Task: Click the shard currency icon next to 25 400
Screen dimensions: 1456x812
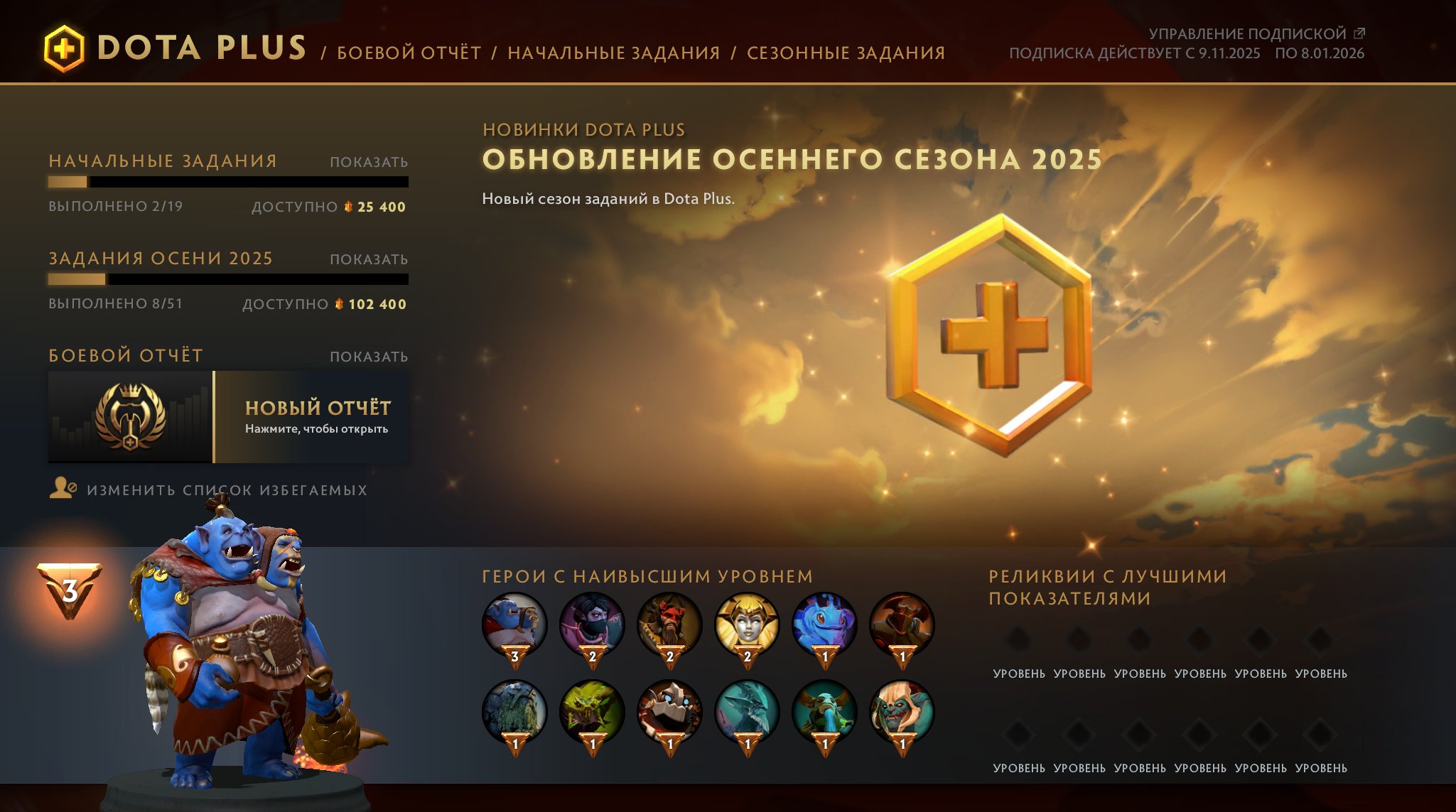Action: coord(347,208)
